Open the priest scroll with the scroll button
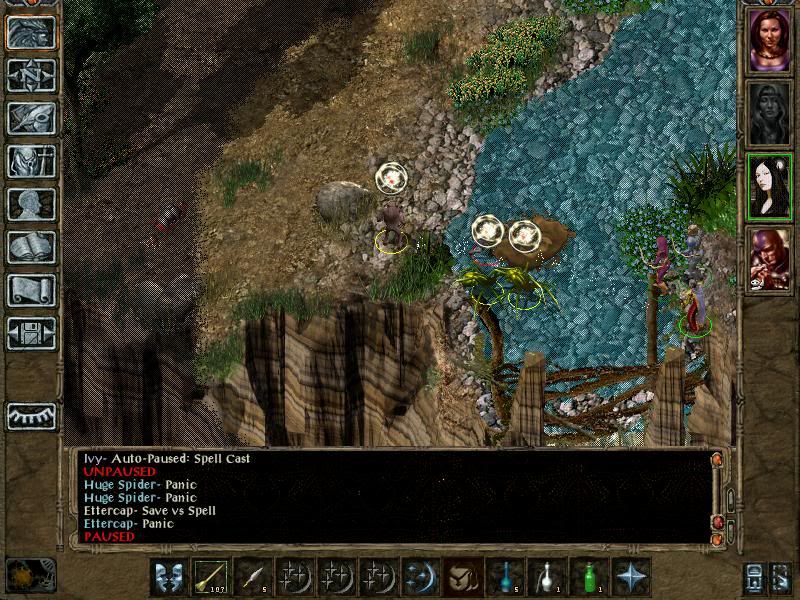The image size is (800, 600). pos(31,290)
